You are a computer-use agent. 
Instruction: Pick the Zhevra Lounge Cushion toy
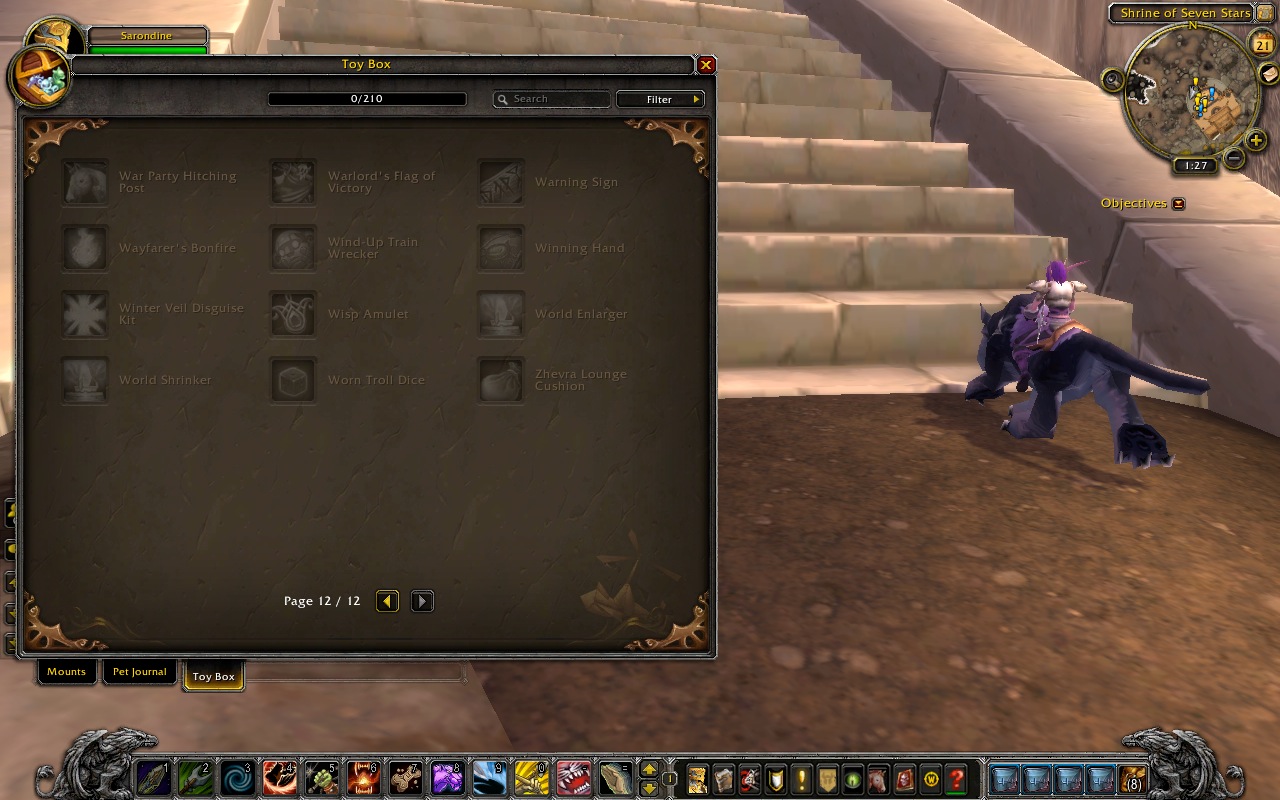coord(501,381)
